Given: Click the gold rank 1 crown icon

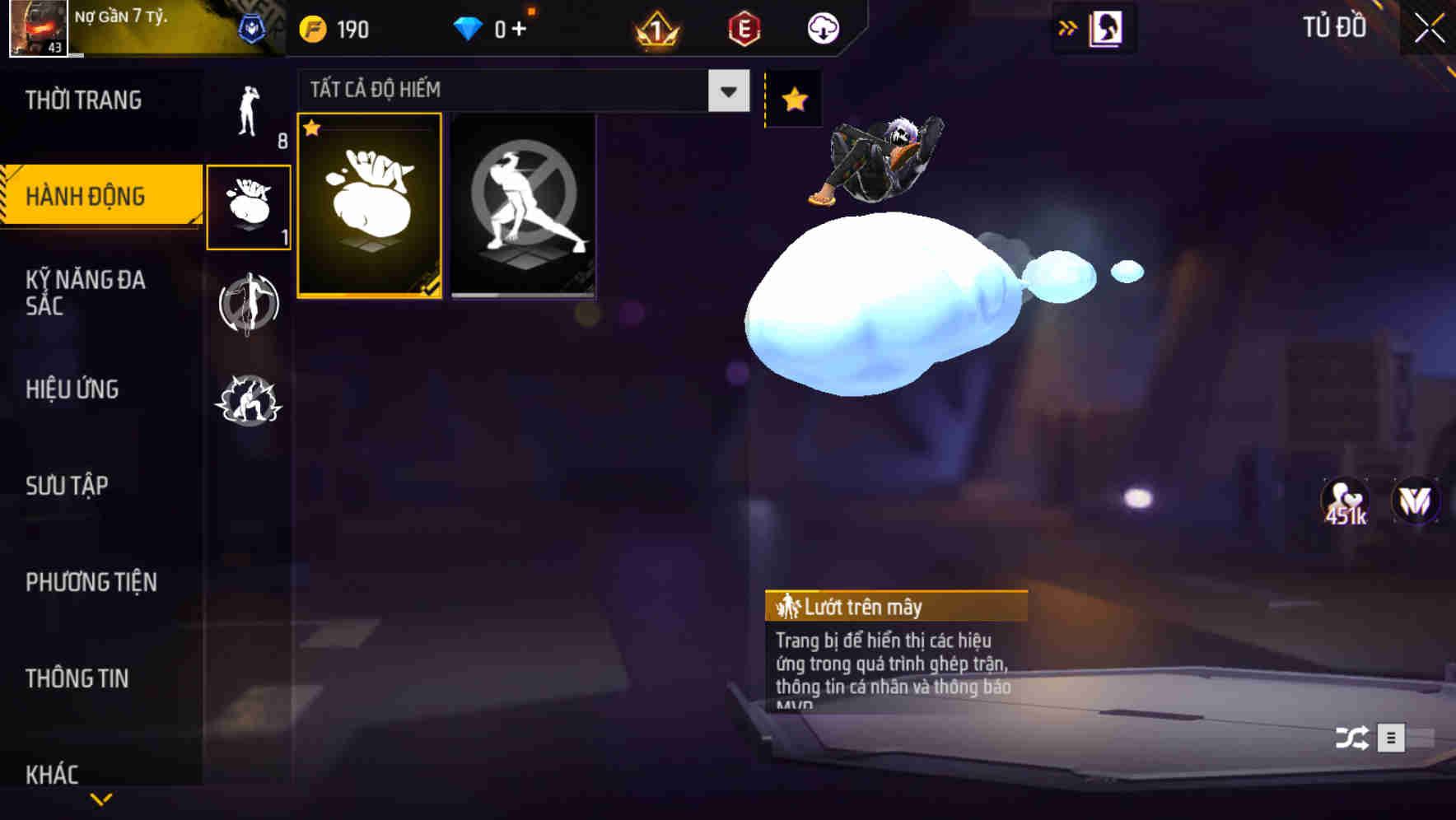Looking at the screenshot, I should pyautogui.click(x=657, y=27).
